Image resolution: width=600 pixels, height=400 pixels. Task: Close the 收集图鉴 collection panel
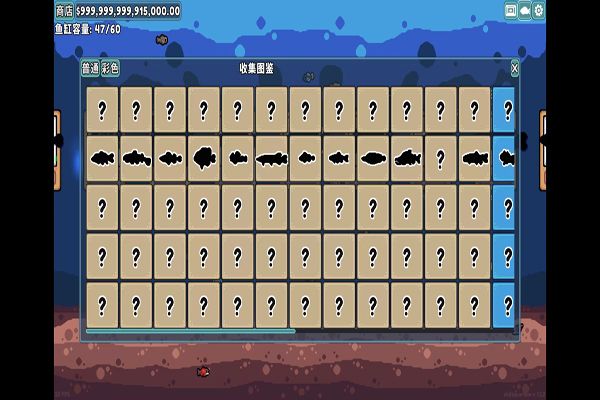515,68
